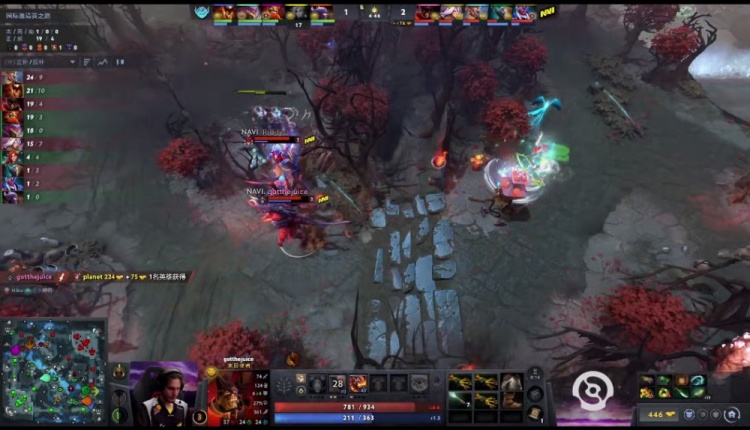Click the player webcam feed
Viewport: 750px width, 430px height.
point(163,394)
